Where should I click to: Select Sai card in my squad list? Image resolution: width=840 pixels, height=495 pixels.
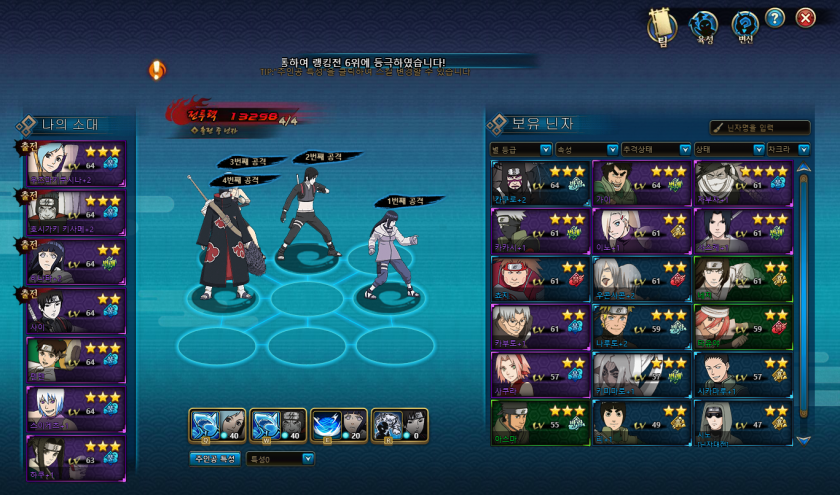click(76, 311)
